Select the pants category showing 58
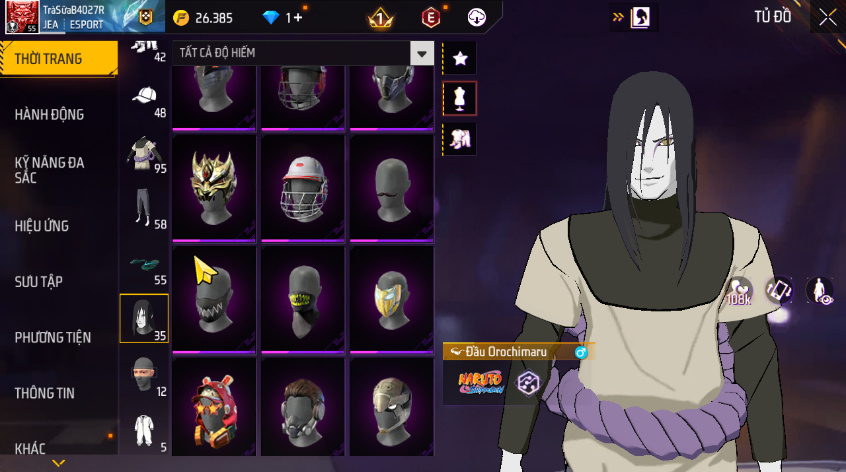 (x=145, y=210)
